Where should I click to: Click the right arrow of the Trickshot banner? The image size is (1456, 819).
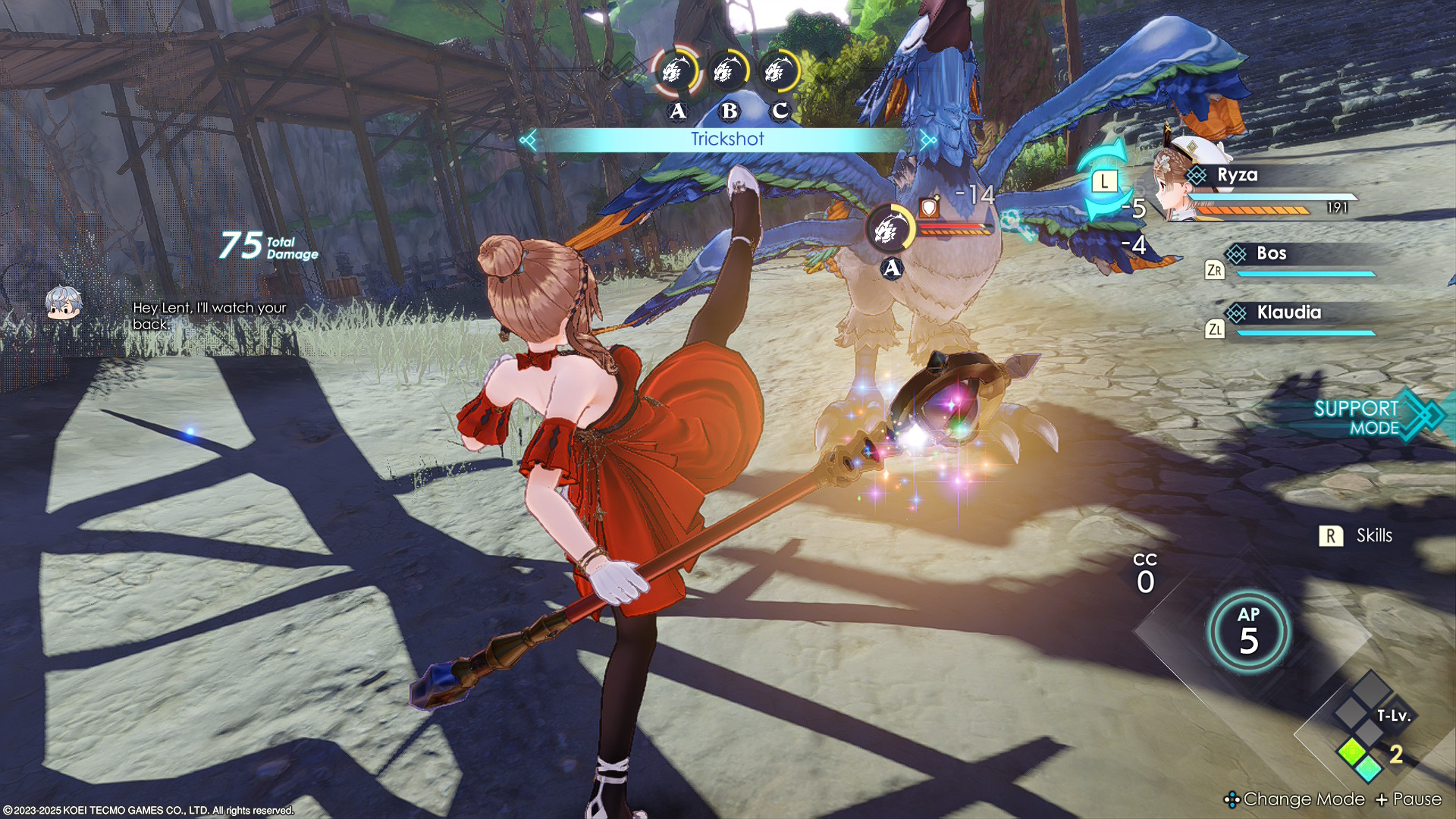pos(927,140)
